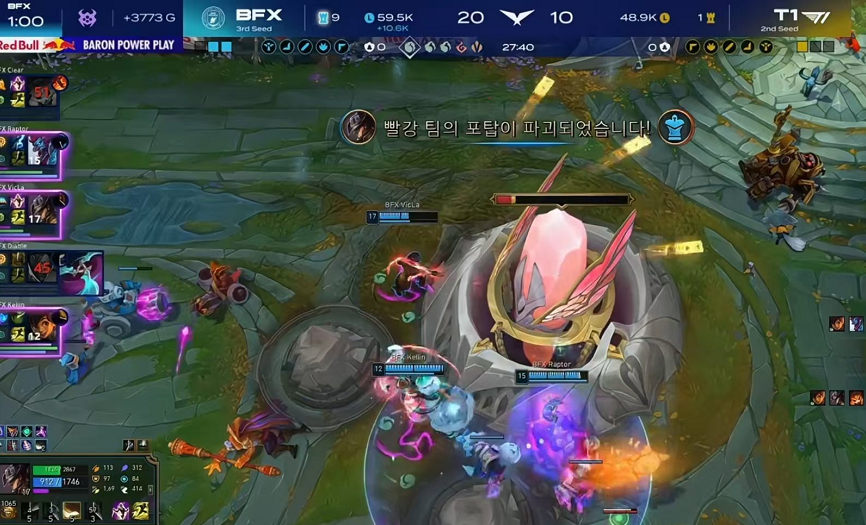The image size is (866, 525).
Task: Activate the yellow Flash summoner spell icon
Action: pos(141,511)
